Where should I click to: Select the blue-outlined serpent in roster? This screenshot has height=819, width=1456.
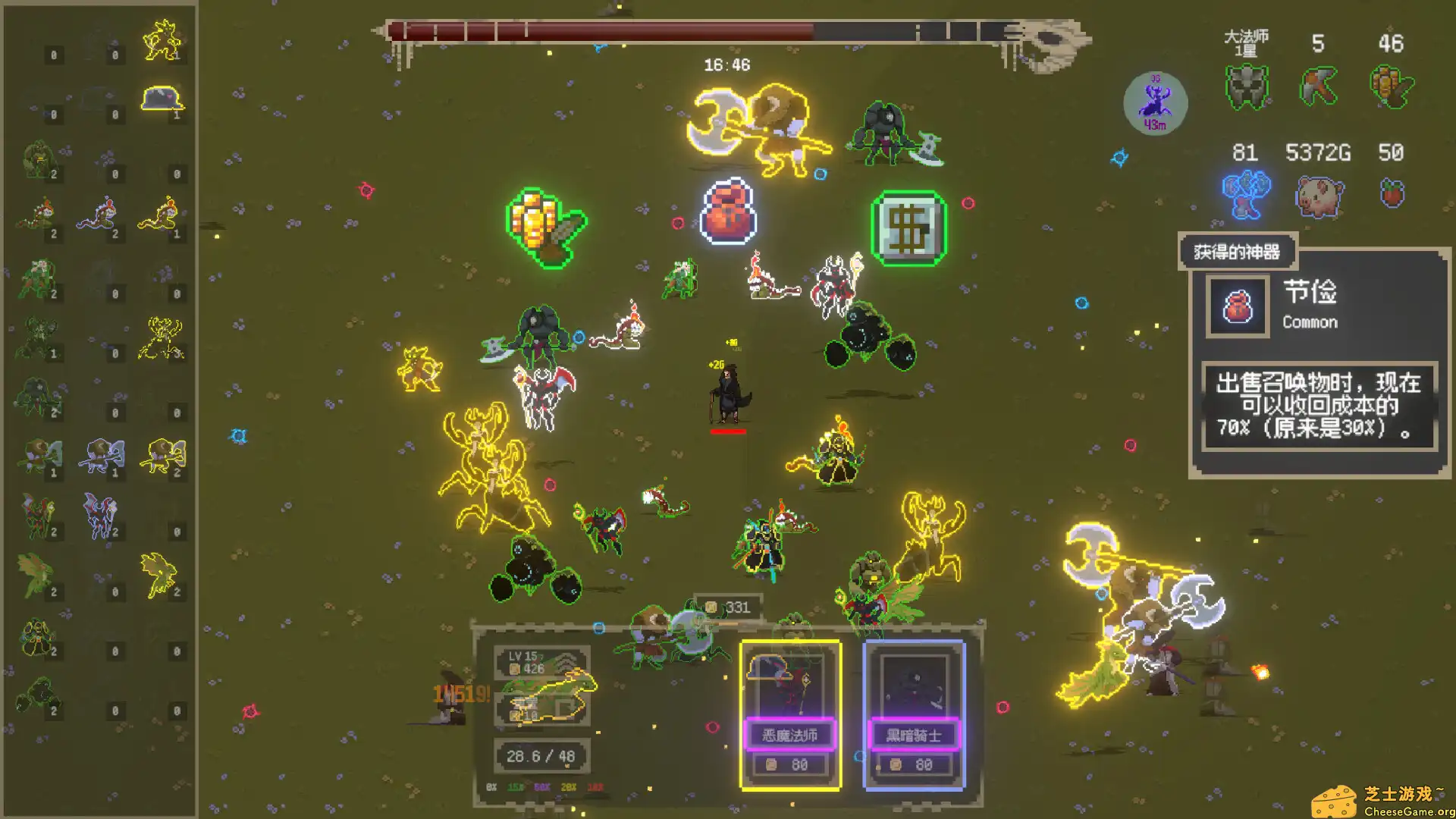(x=99, y=215)
